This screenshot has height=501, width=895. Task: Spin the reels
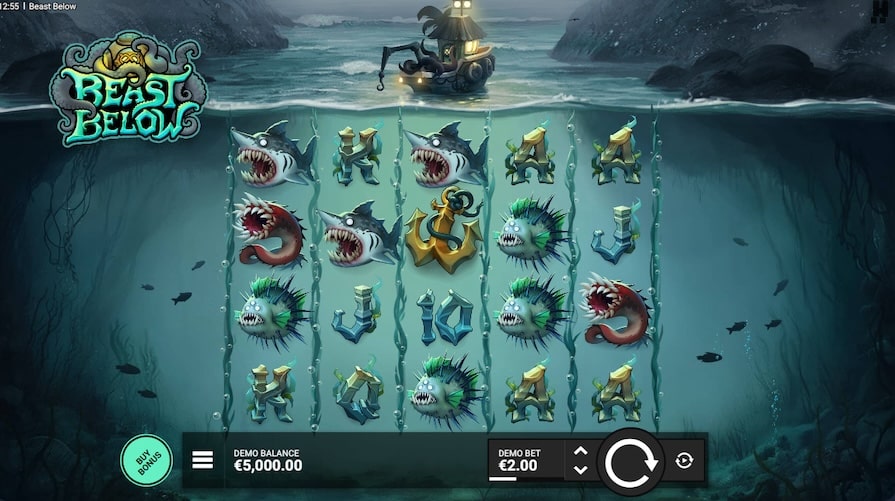point(630,460)
